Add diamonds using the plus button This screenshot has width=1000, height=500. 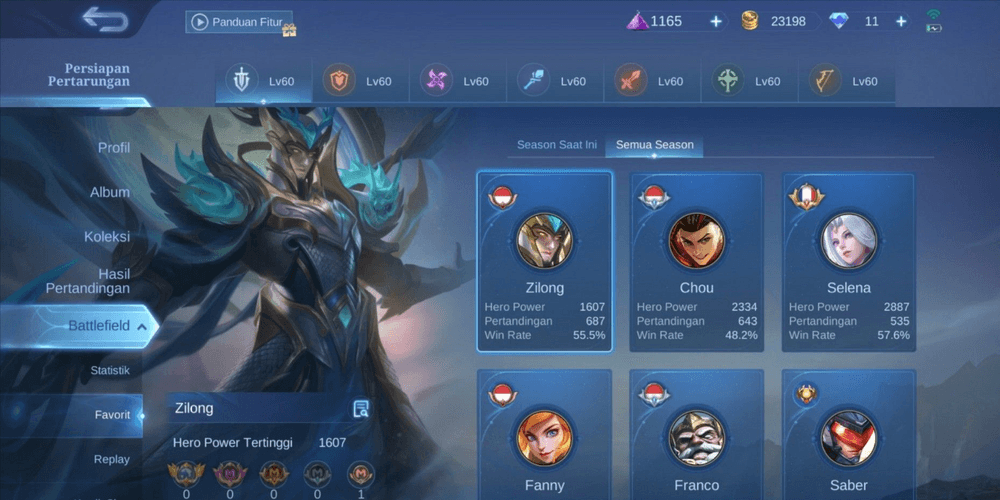(x=901, y=21)
